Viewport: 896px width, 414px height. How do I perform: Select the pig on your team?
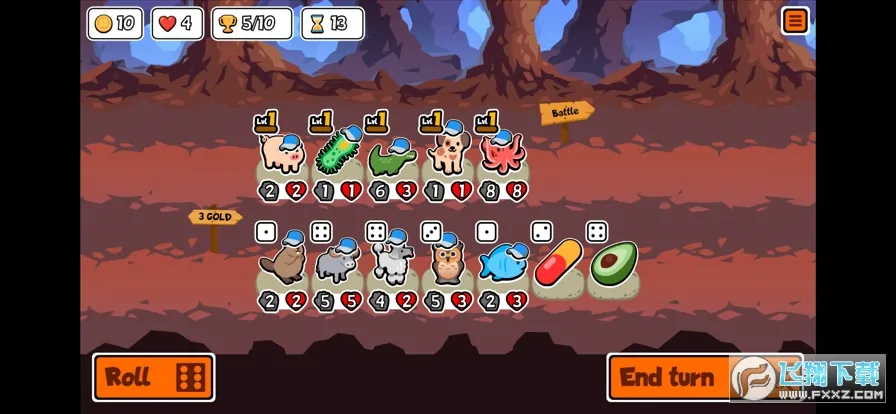[x=280, y=154]
